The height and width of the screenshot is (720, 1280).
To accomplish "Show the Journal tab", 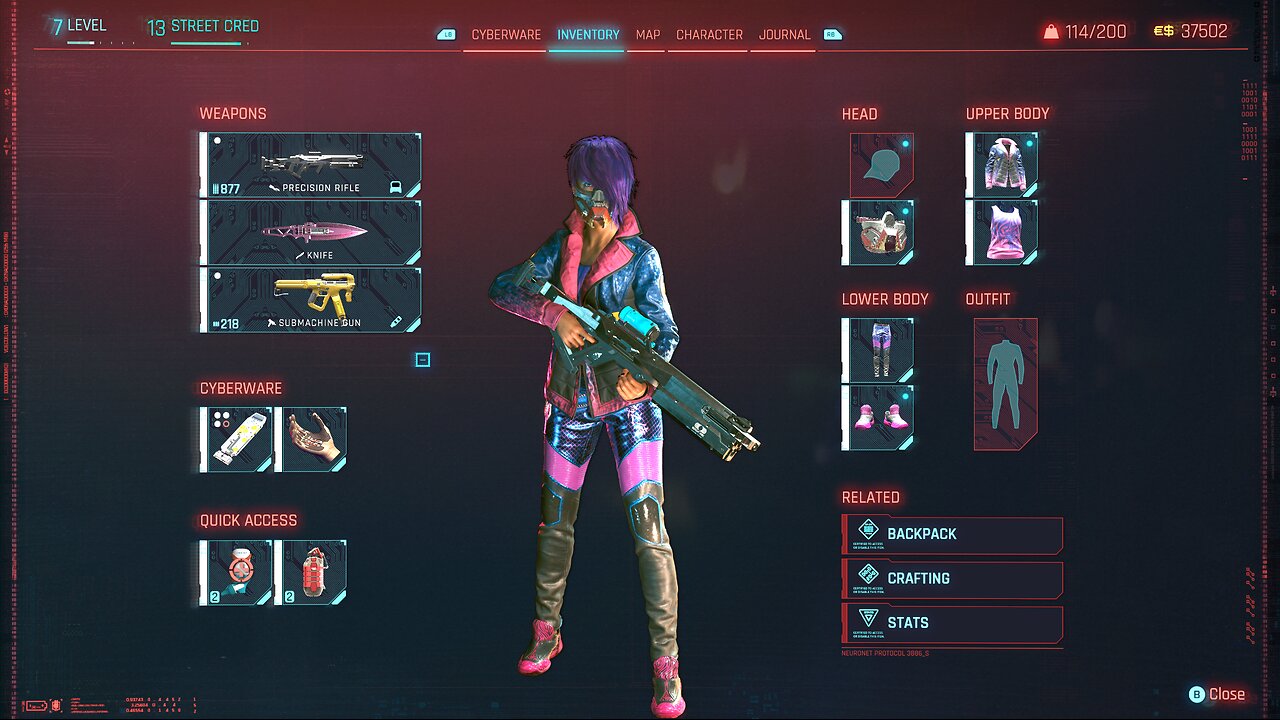I will [784, 34].
